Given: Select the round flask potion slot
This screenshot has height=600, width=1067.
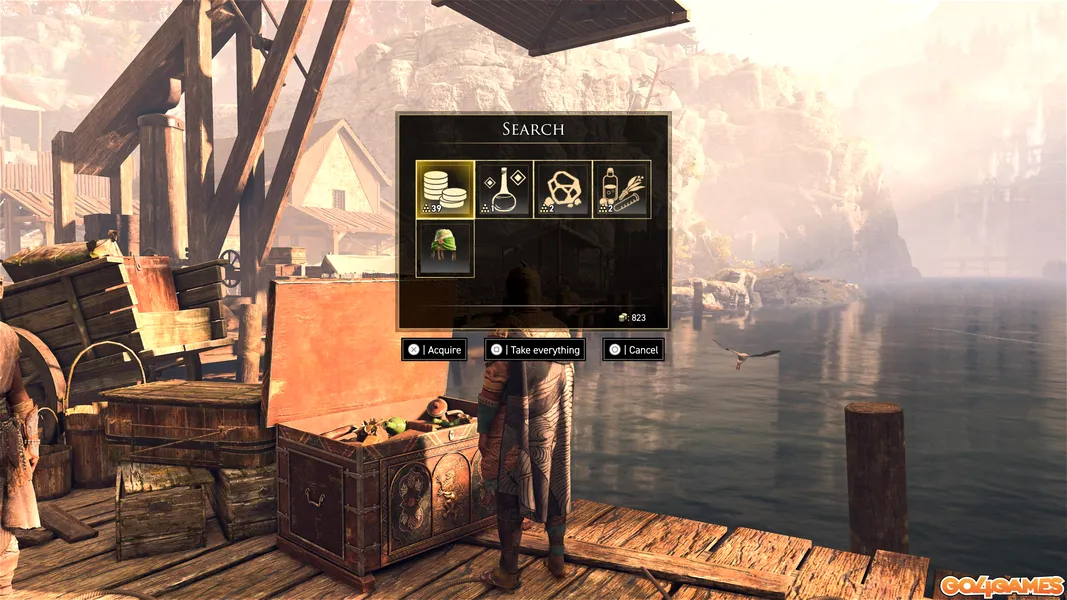Looking at the screenshot, I should pos(504,190).
